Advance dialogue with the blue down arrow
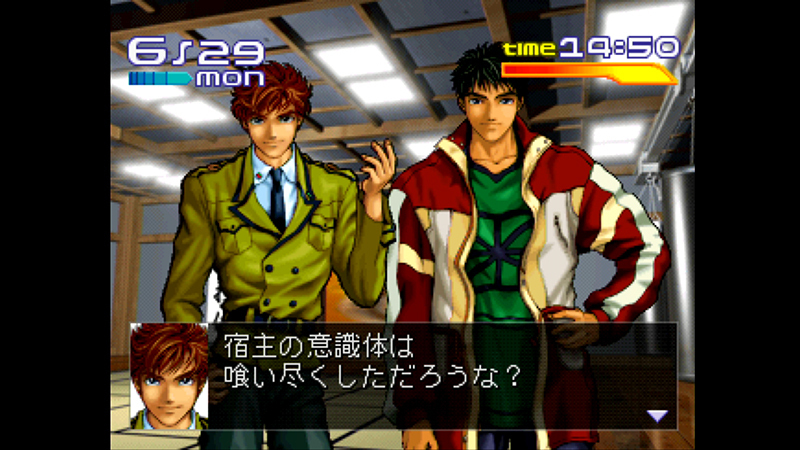Screen dimensions: 800x450 click(656, 415)
